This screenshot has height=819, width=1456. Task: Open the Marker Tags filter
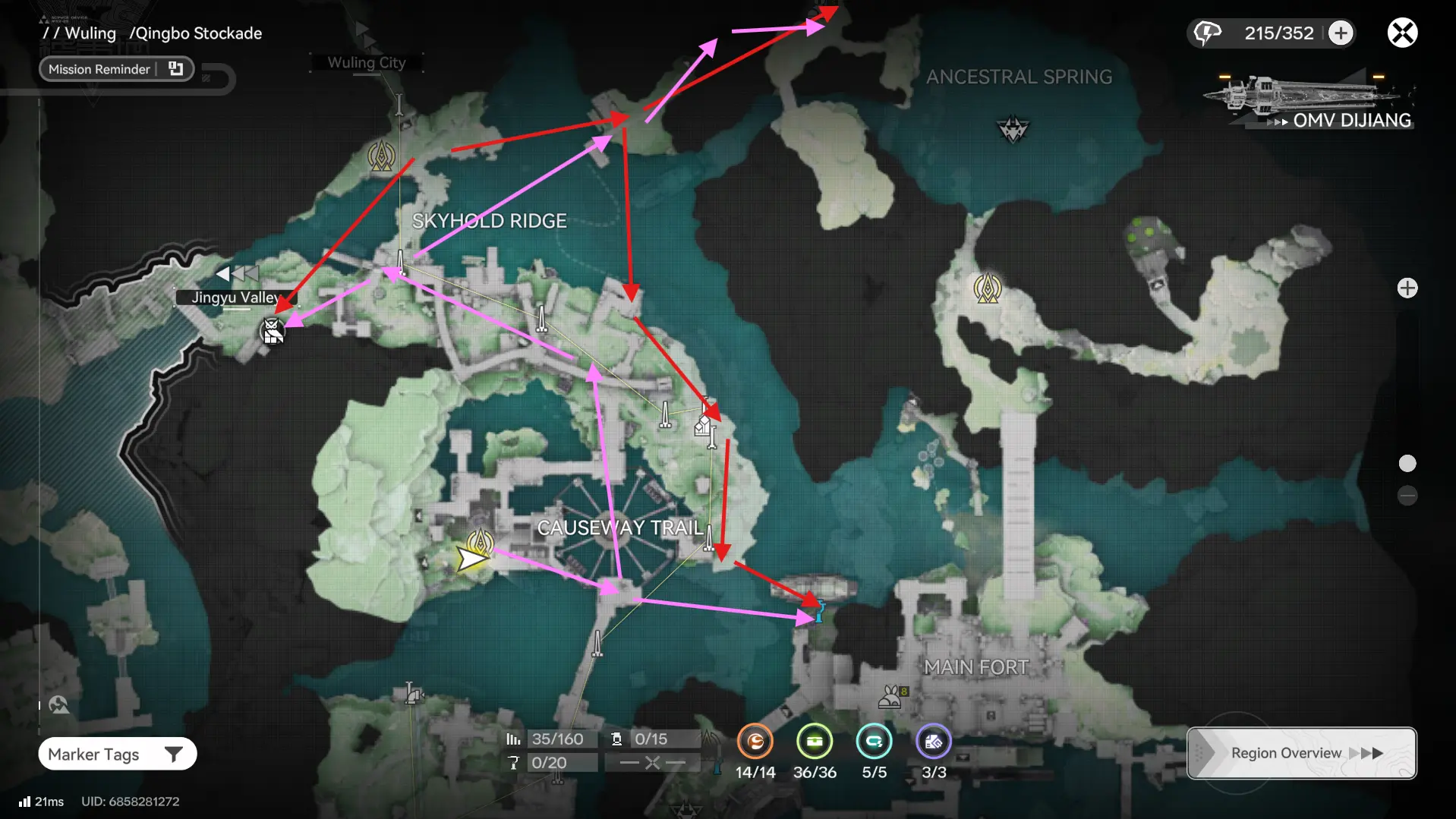pos(117,754)
